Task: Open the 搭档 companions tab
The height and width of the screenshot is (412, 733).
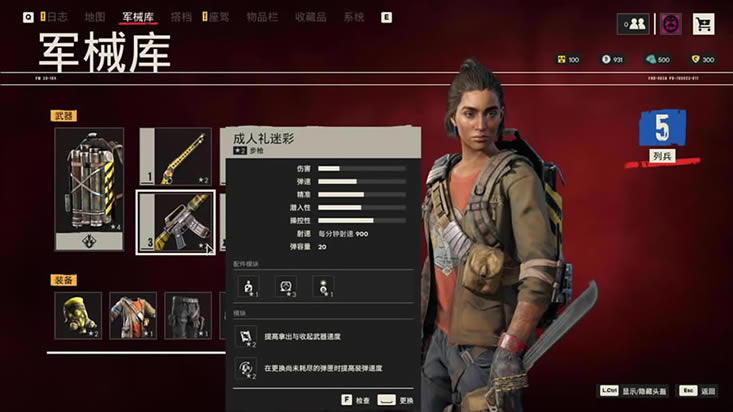Action: [181, 18]
